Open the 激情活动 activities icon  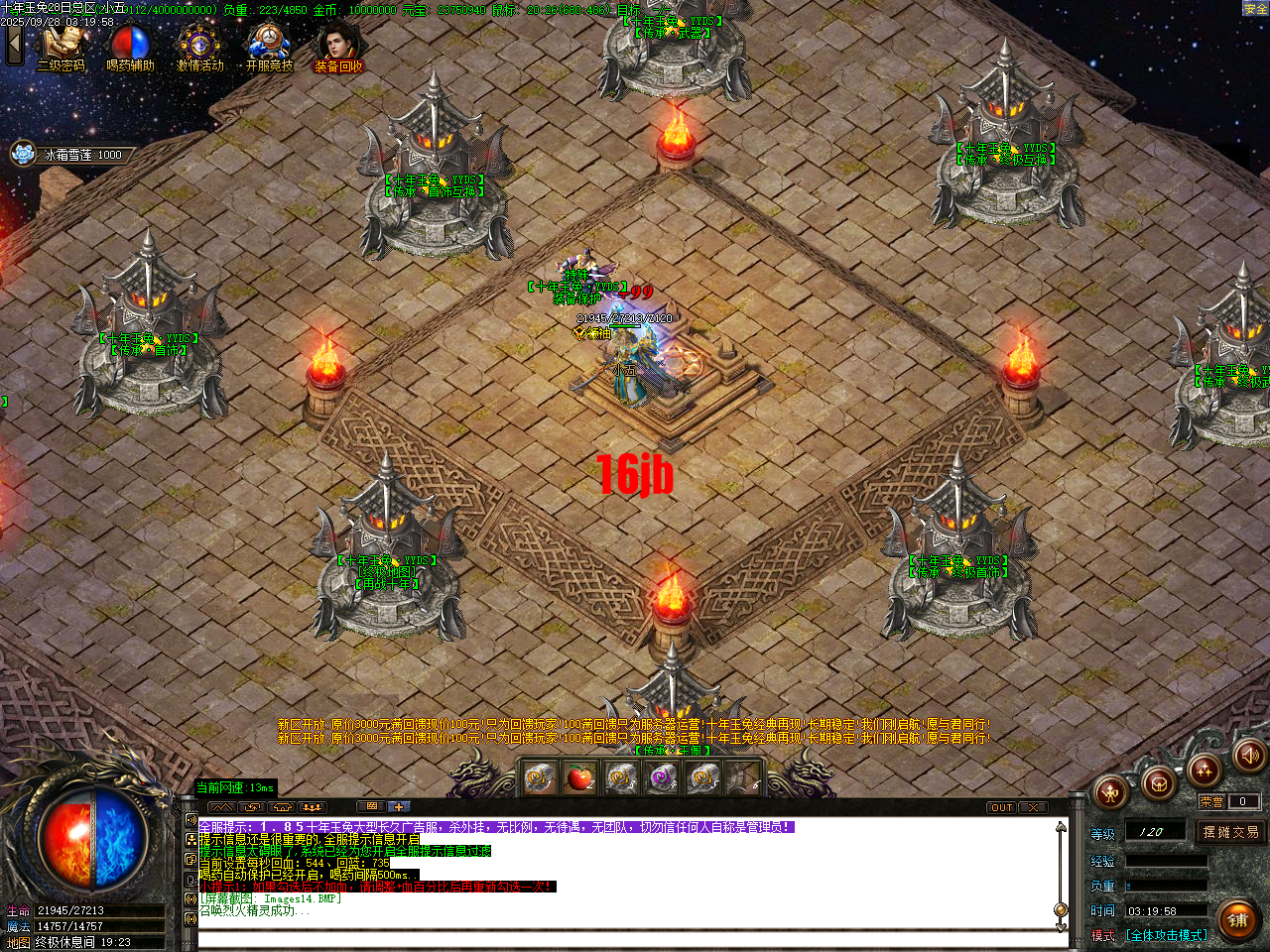[x=198, y=45]
